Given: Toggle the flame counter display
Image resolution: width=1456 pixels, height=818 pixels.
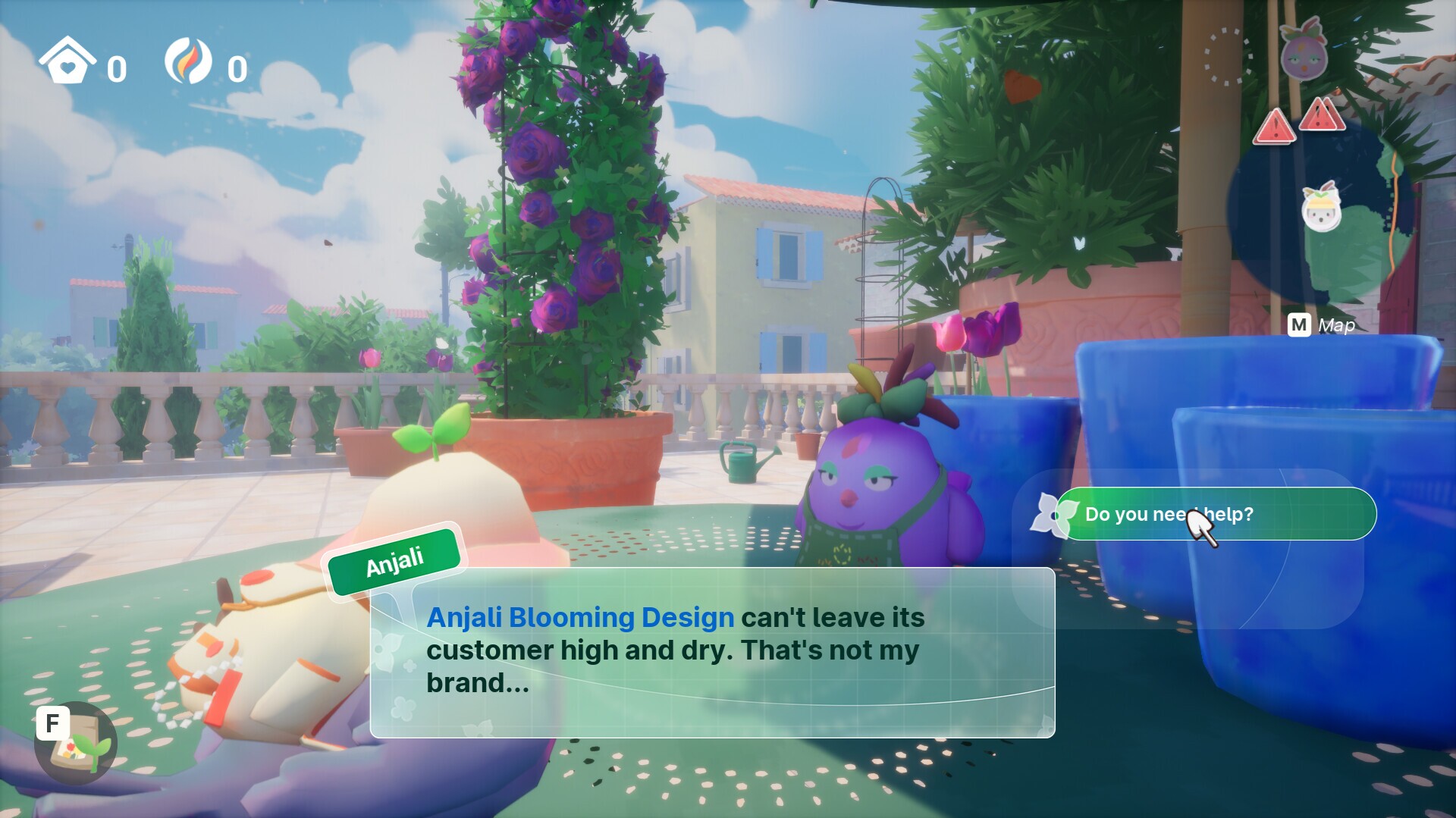Looking at the screenshot, I should tap(237, 68).
